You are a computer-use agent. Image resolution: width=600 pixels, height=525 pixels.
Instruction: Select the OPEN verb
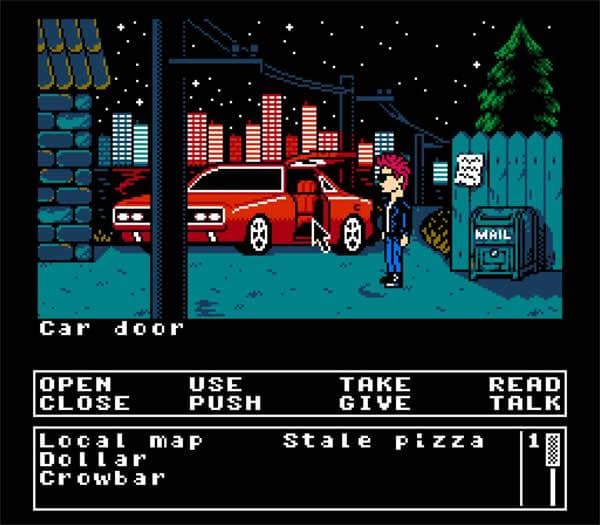75,384
